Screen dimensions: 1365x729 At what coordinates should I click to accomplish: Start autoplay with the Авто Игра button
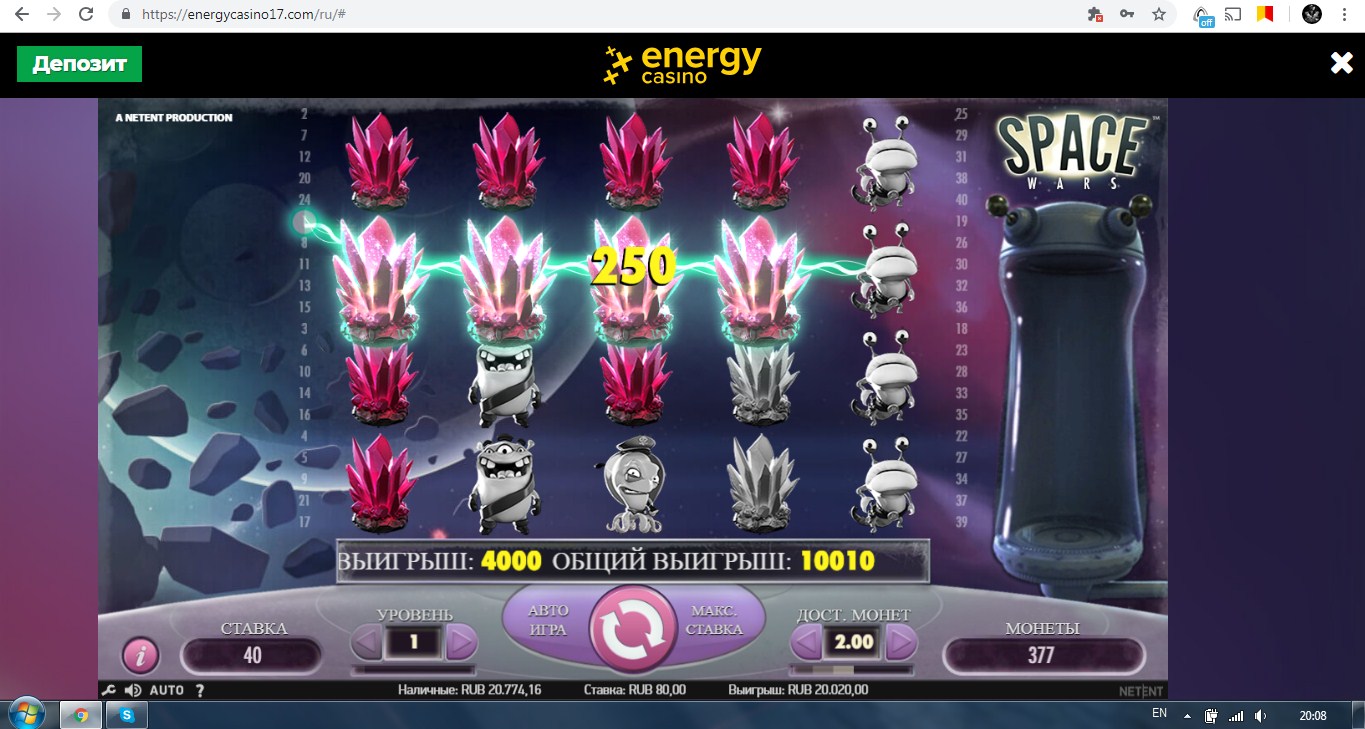[546, 620]
